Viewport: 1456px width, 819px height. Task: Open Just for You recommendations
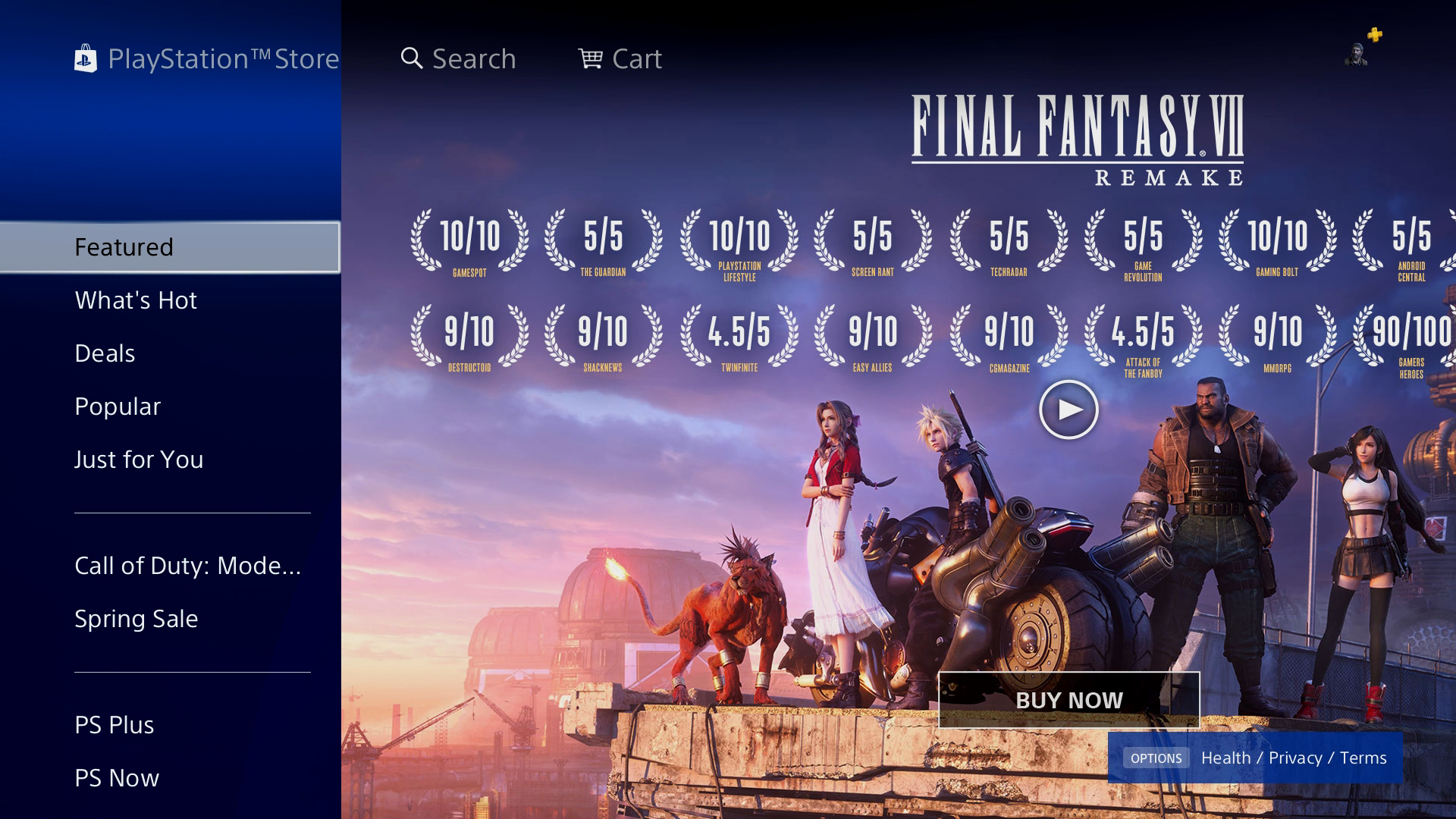pos(138,459)
